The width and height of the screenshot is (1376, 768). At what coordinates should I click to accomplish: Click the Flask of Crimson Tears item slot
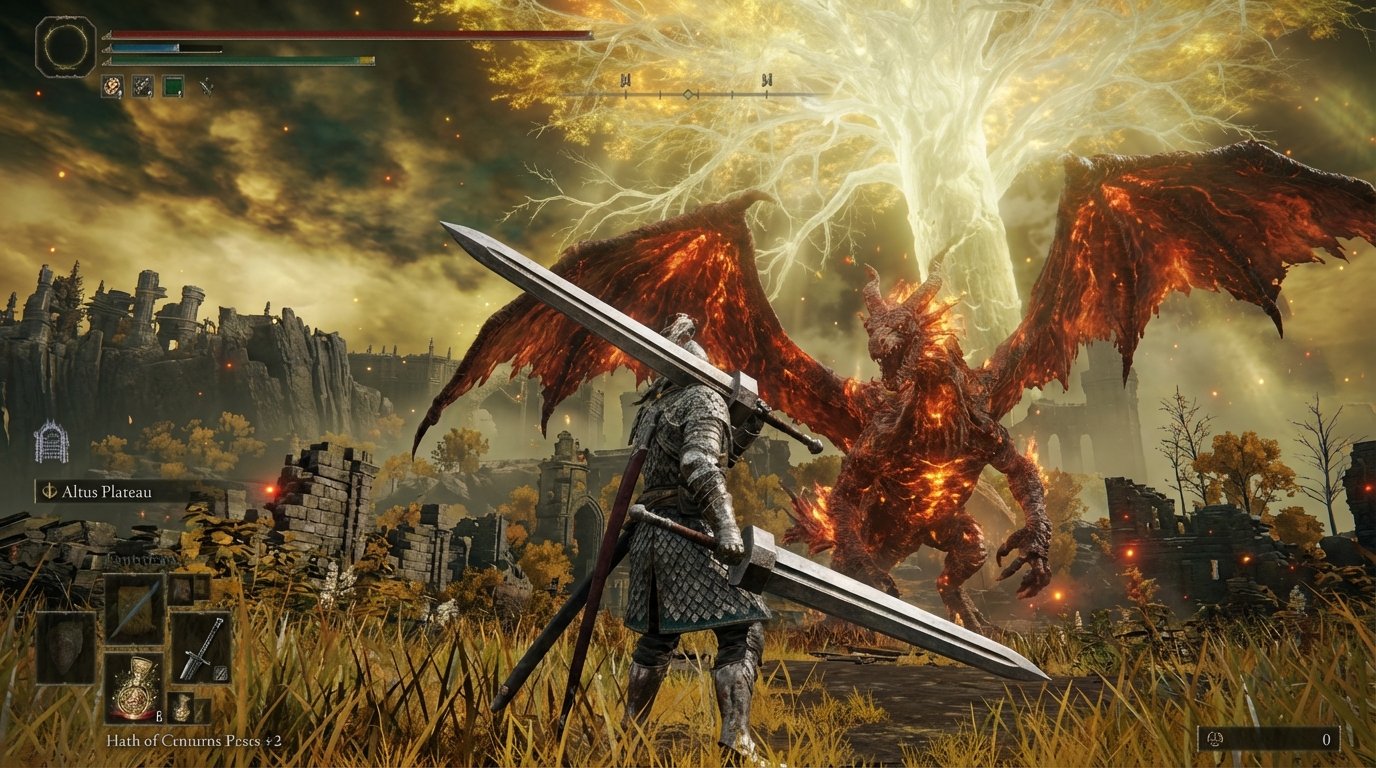[x=136, y=690]
